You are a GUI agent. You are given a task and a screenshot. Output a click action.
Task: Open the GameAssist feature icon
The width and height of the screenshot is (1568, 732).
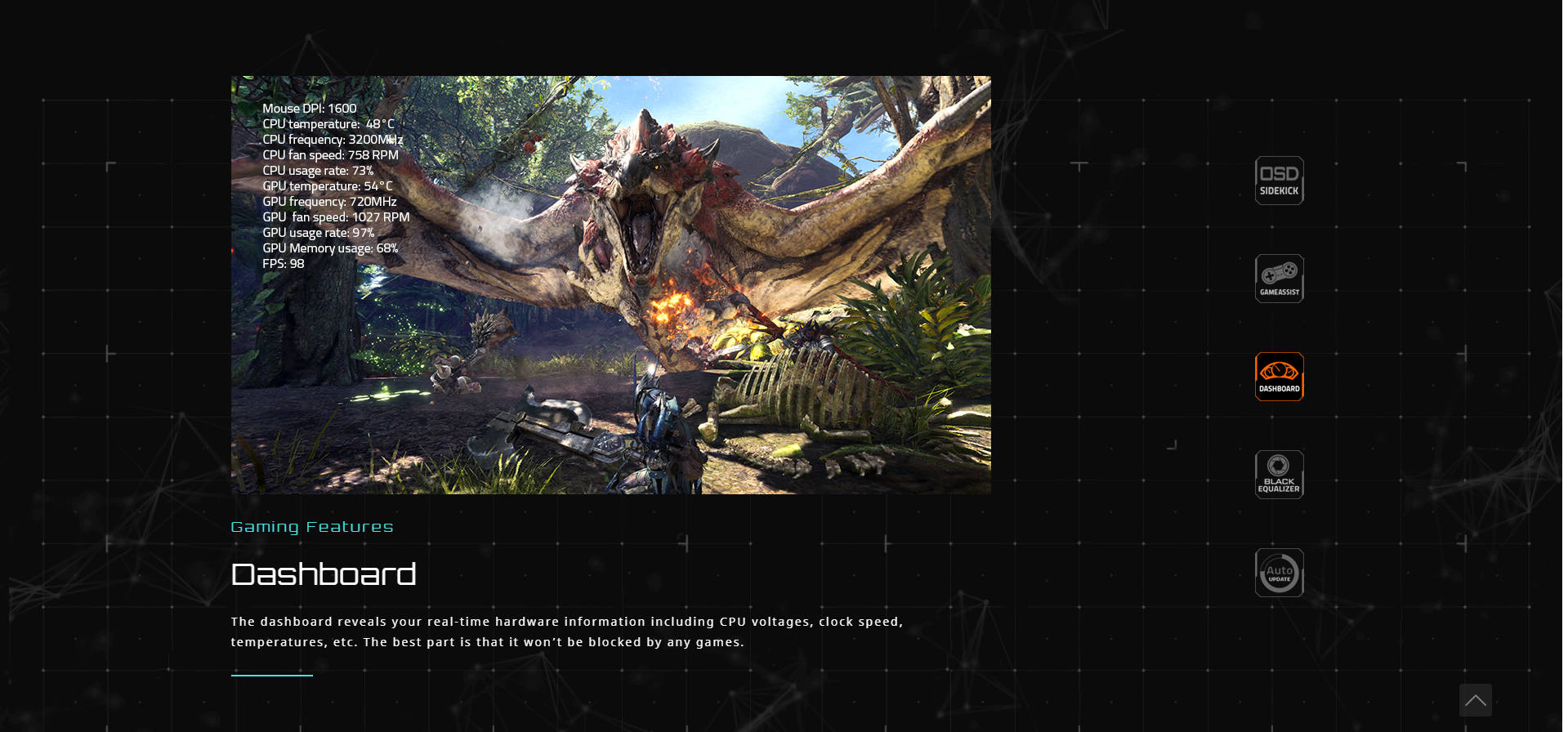click(x=1279, y=279)
